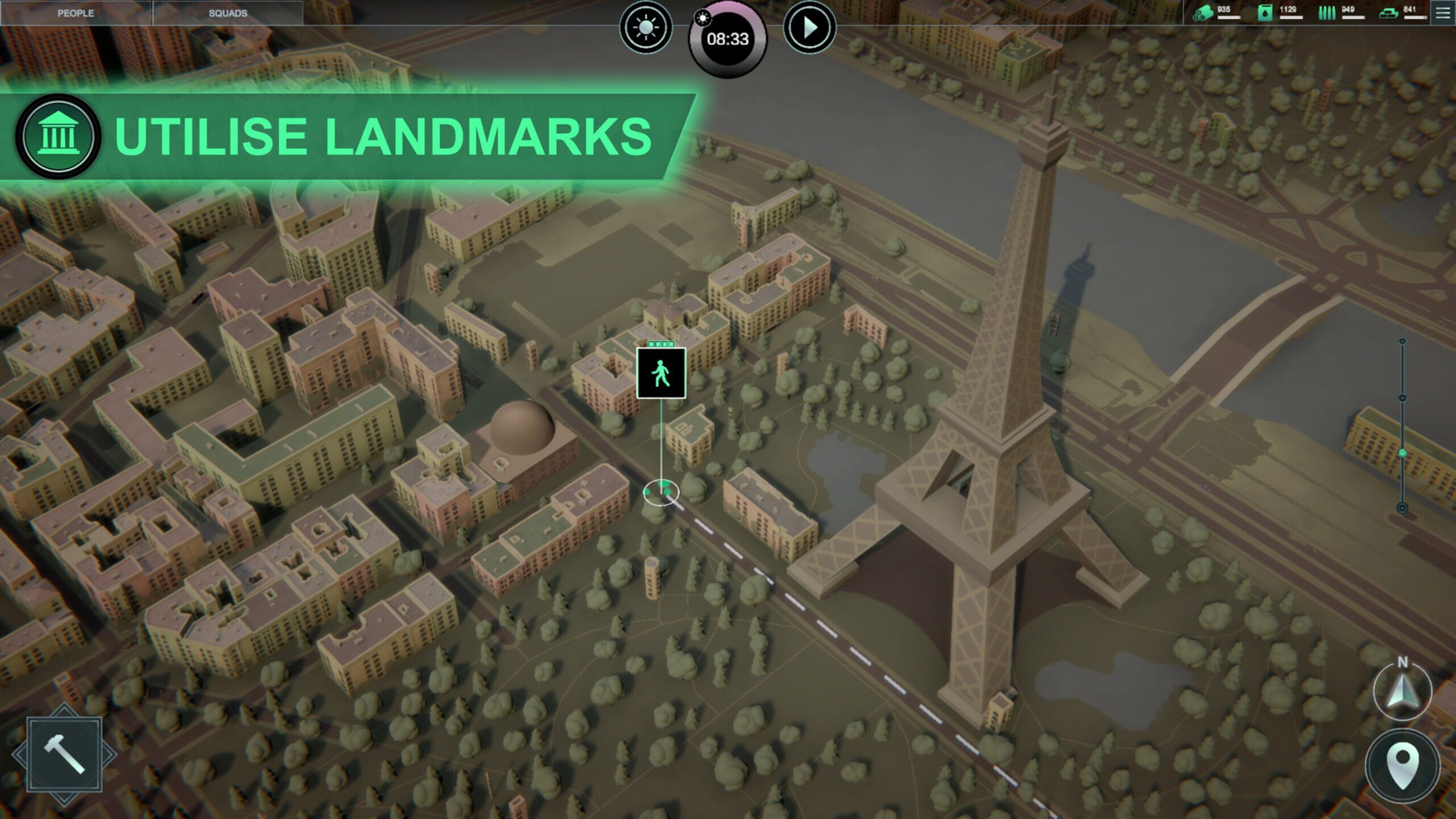The height and width of the screenshot is (819, 1456).
Task: Open the hamburger menu
Action: [1443, 13]
